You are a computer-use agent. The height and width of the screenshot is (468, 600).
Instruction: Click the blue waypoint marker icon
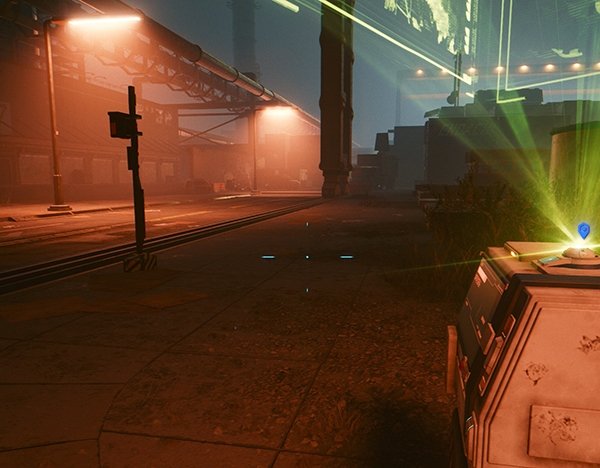point(583,231)
